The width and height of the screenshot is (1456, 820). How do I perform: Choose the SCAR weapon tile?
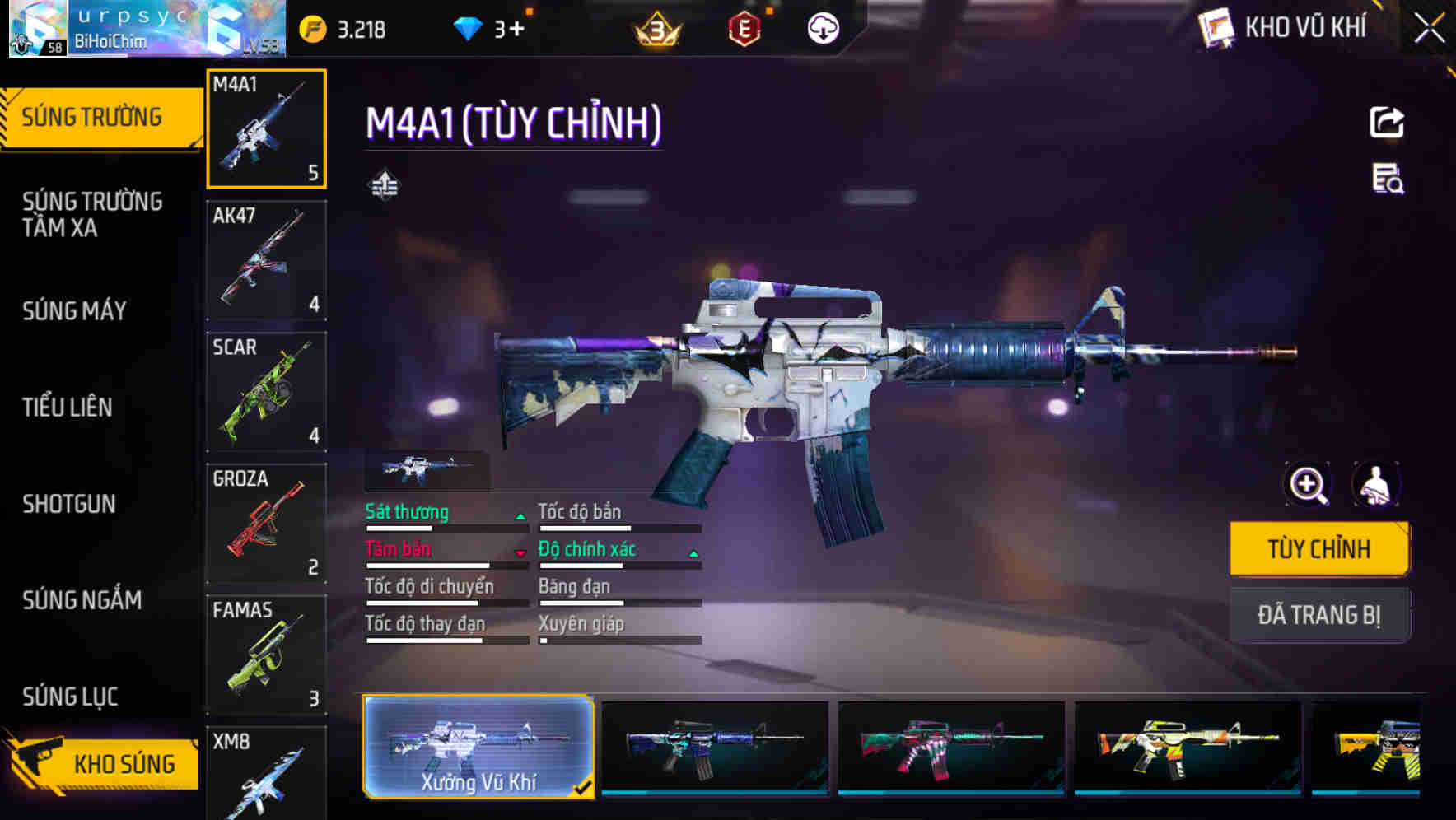pos(266,392)
